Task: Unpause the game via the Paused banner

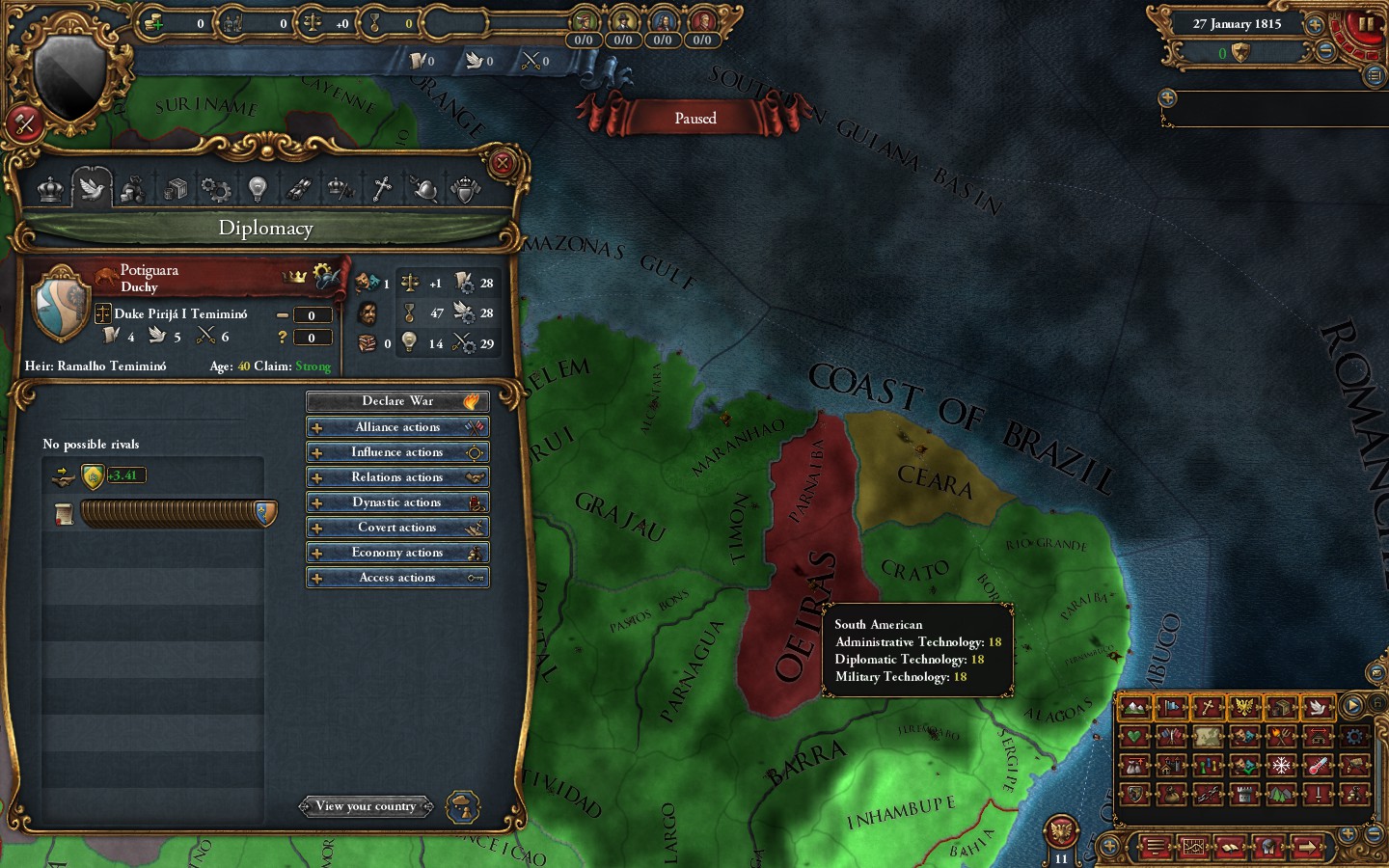Action: [696, 118]
